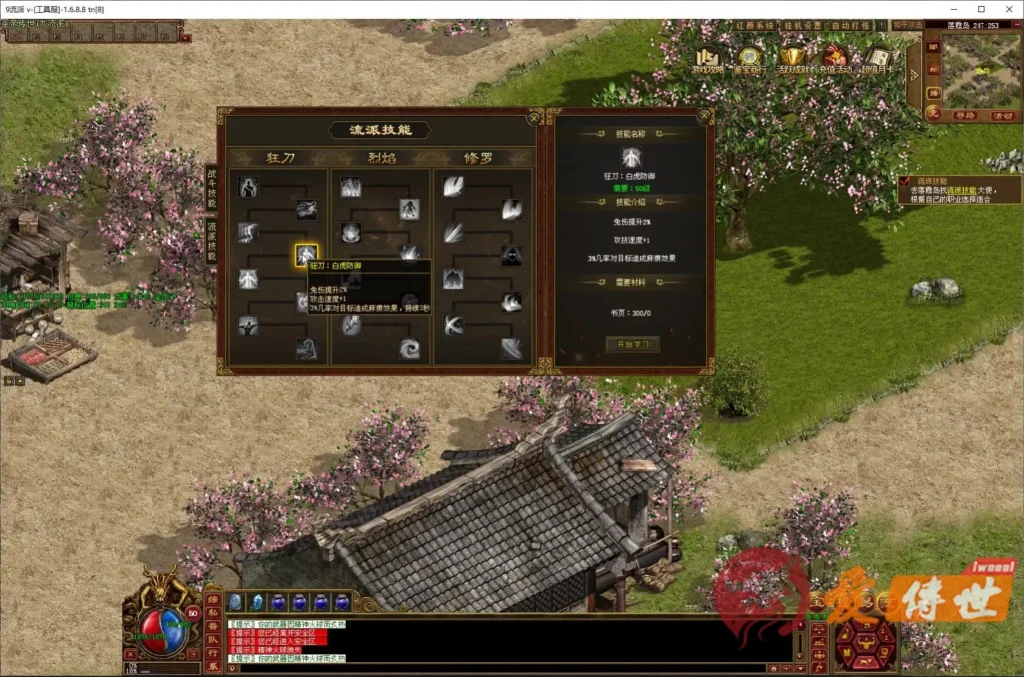Viewport: 1024px width, 677px height.
Task: Open the 游戏攻略 game guide icon
Action: pyautogui.click(x=711, y=59)
